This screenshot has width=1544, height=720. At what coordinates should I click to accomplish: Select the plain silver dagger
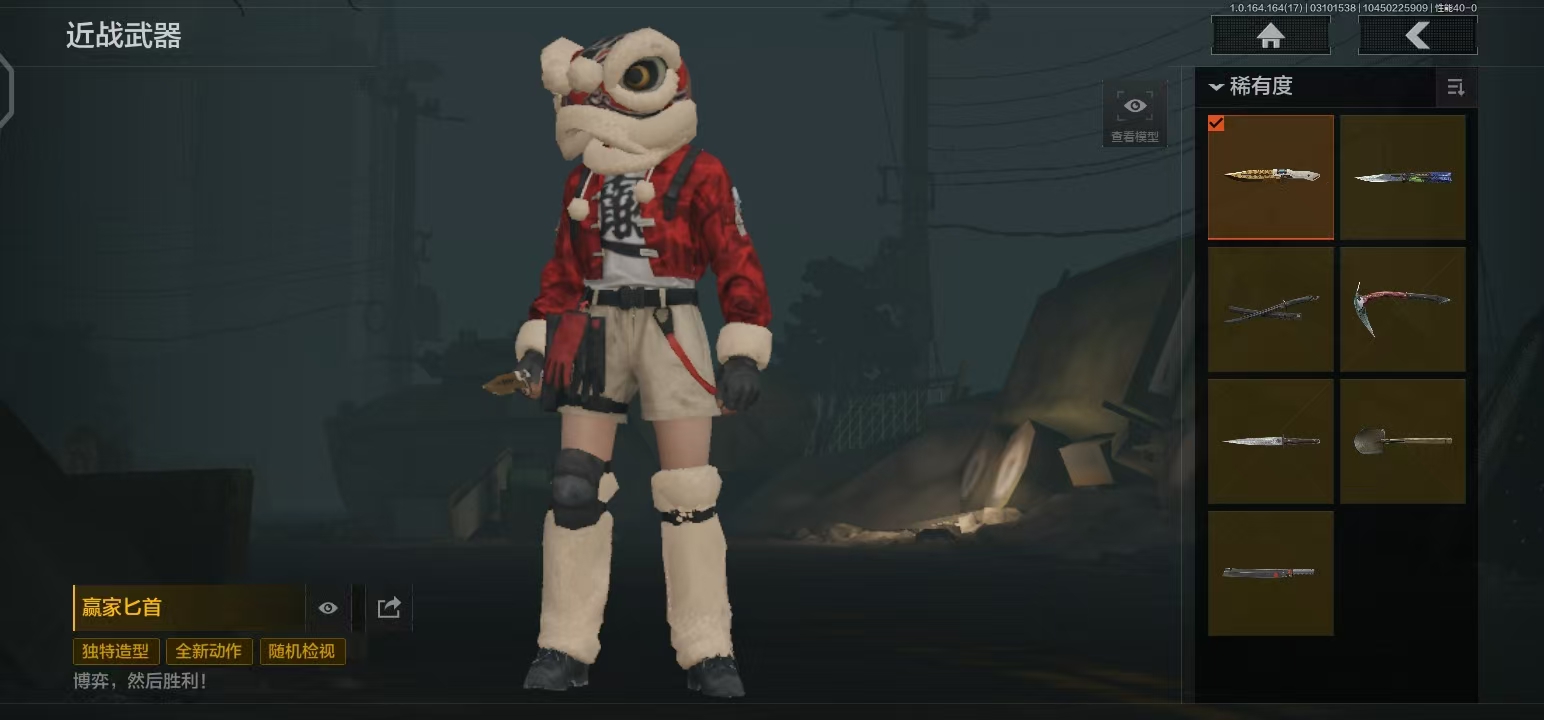[1270, 441]
